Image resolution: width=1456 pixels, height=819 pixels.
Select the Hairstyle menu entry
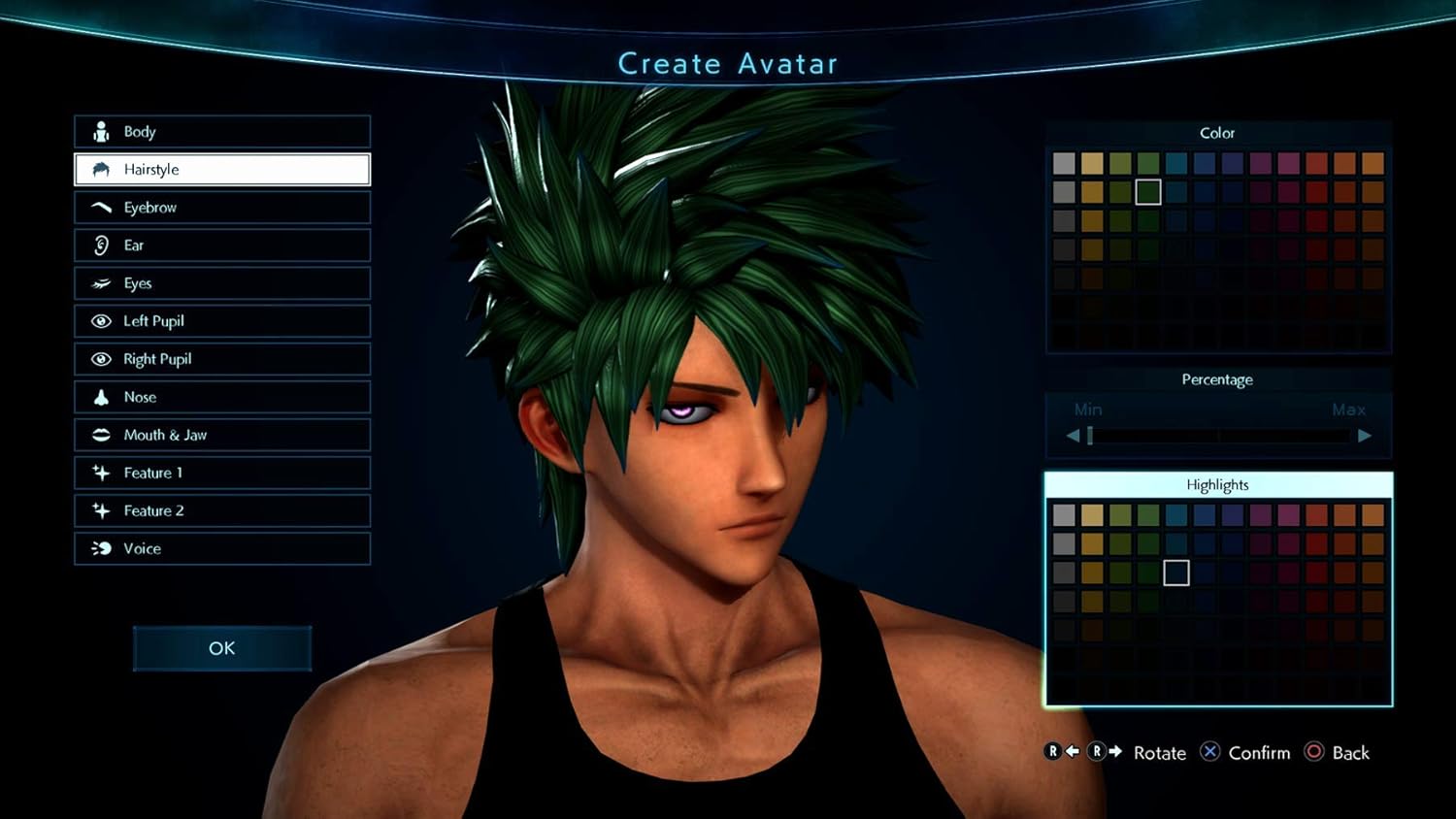pos(222,170)
